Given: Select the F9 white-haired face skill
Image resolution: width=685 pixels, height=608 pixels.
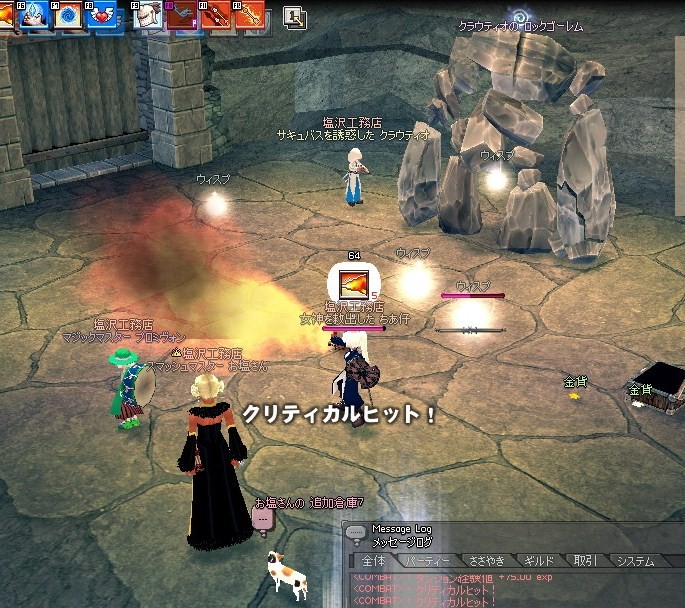Looking at the screenshot, I should pos(147,15).
